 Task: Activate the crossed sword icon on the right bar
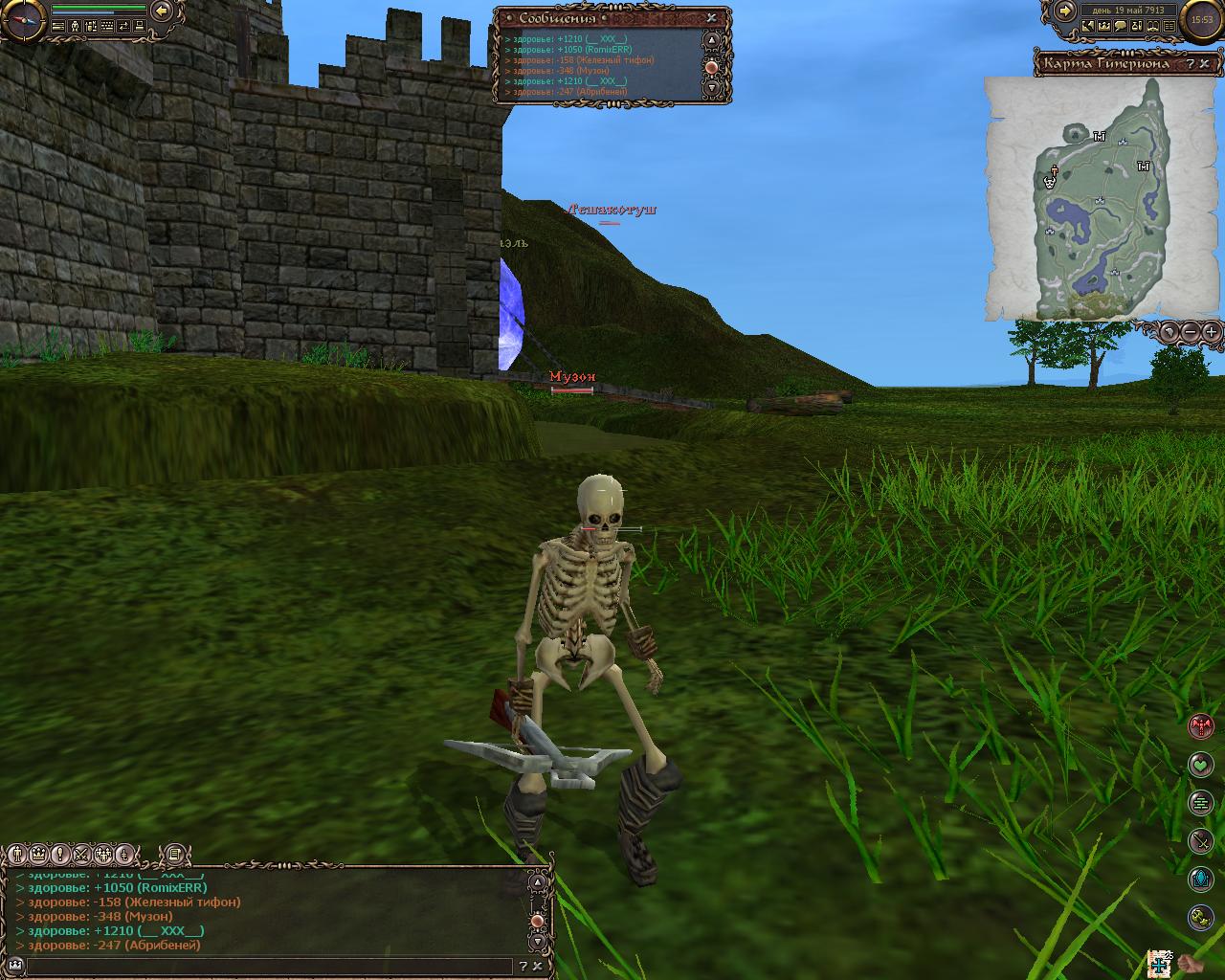pyautogui.click(x=1200, y=841)
